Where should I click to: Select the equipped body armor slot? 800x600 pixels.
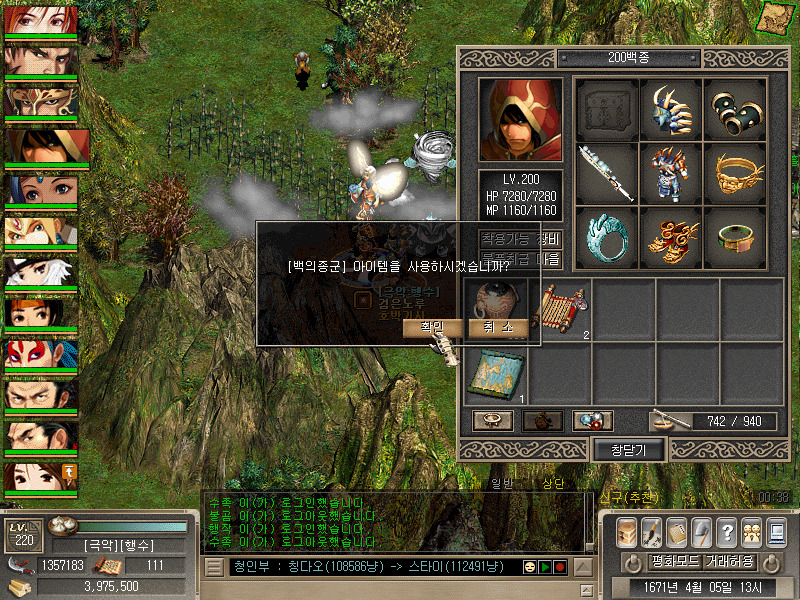click(x=670, y=172)
